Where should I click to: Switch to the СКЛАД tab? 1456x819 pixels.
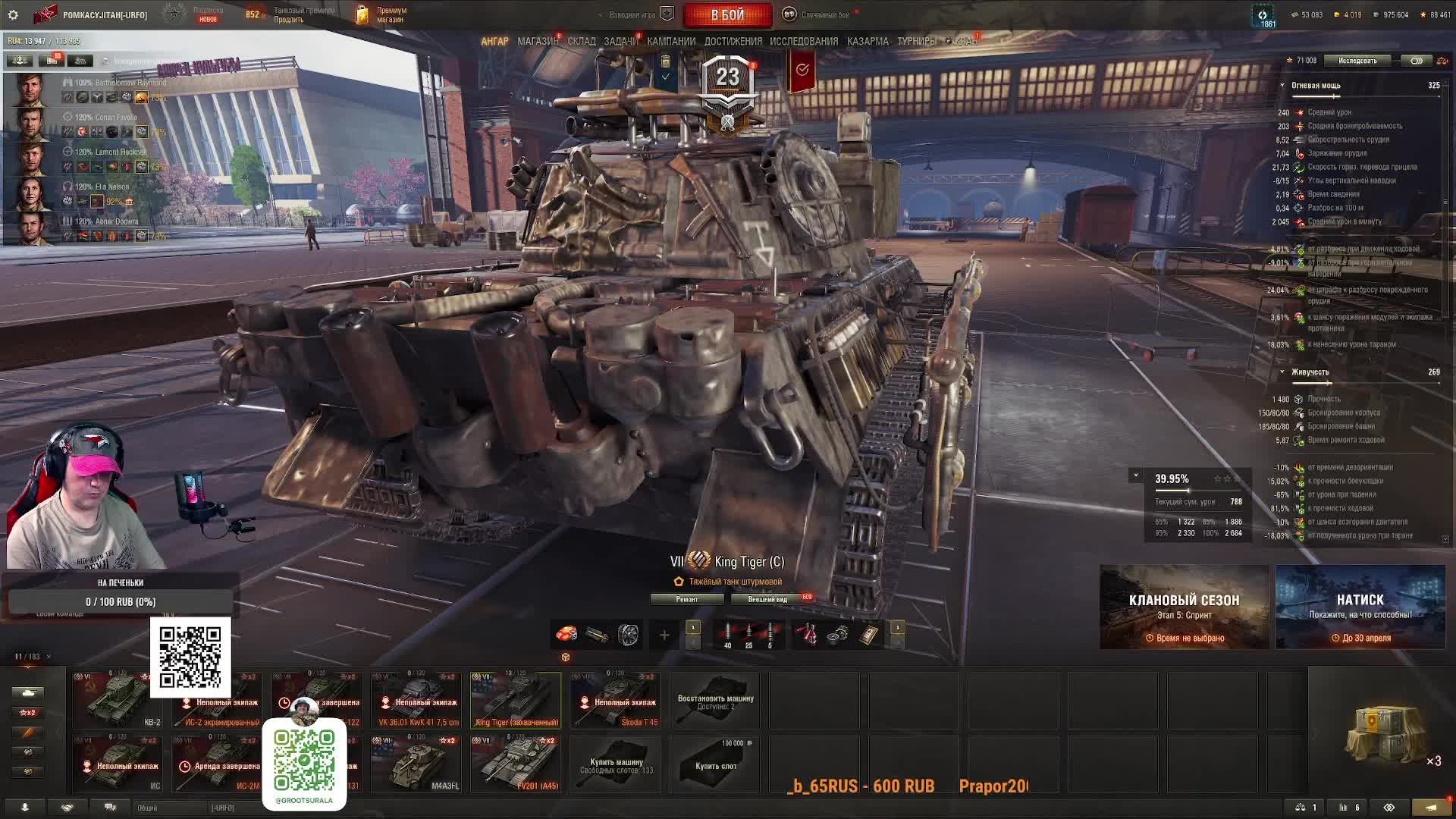coord(582,42)
